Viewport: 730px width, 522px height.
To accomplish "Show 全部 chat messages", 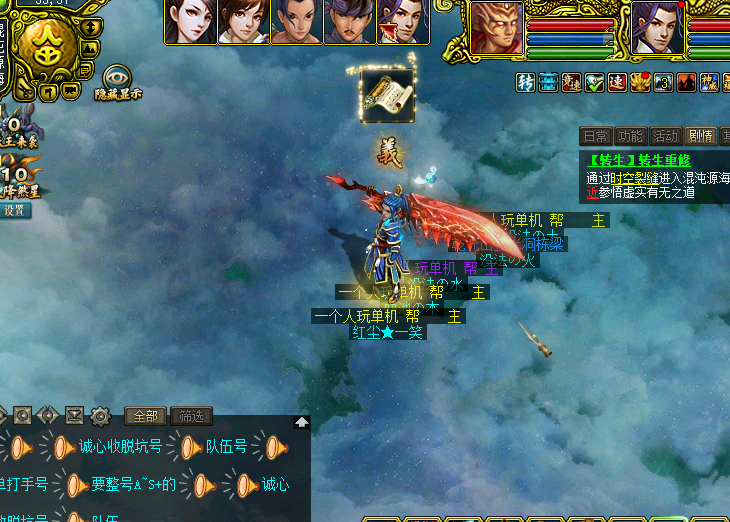I will click(x=145, y=416).
